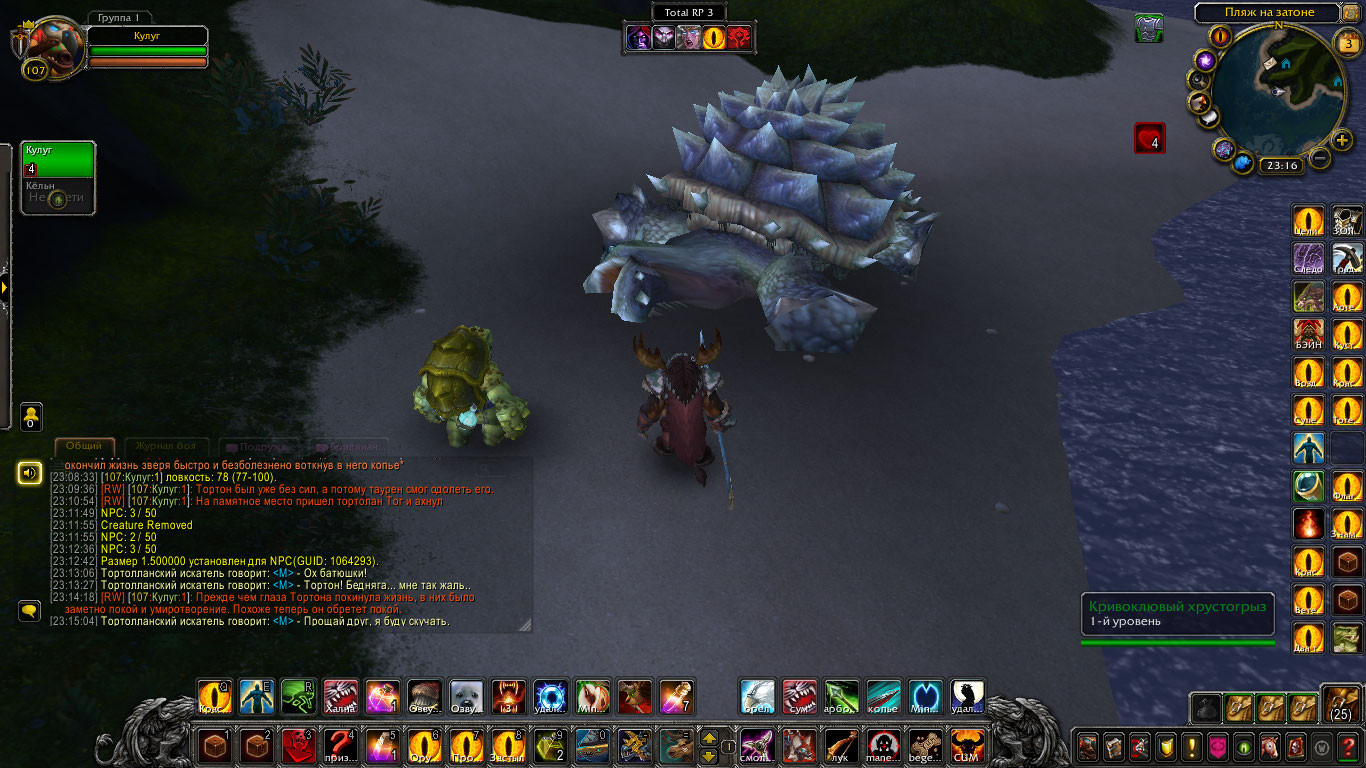Select the Кулуг player portrait
1366x768 pixels.
pyautogui.click(x=48, y=48)
